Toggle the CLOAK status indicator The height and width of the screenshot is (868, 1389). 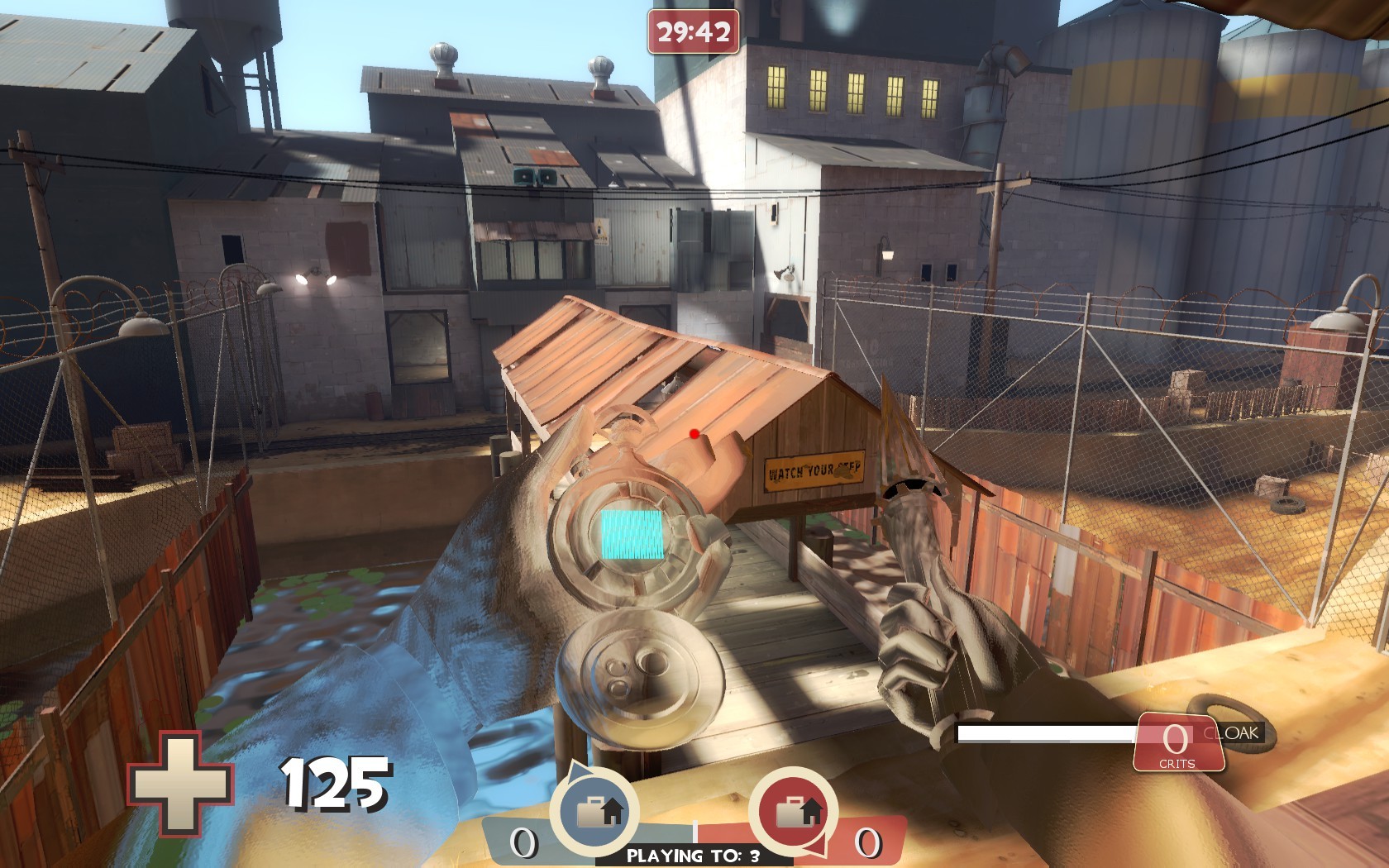tap(1231, 731)
